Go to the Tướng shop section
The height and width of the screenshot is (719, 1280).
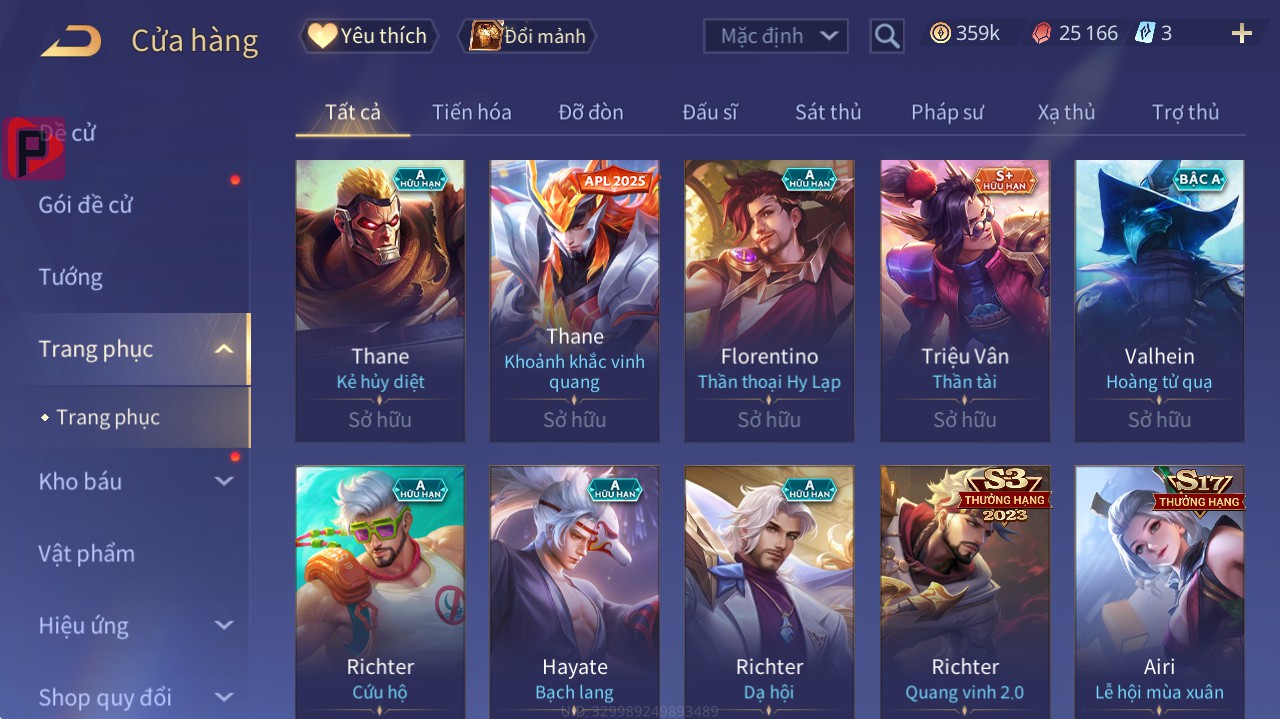point(70,277)
